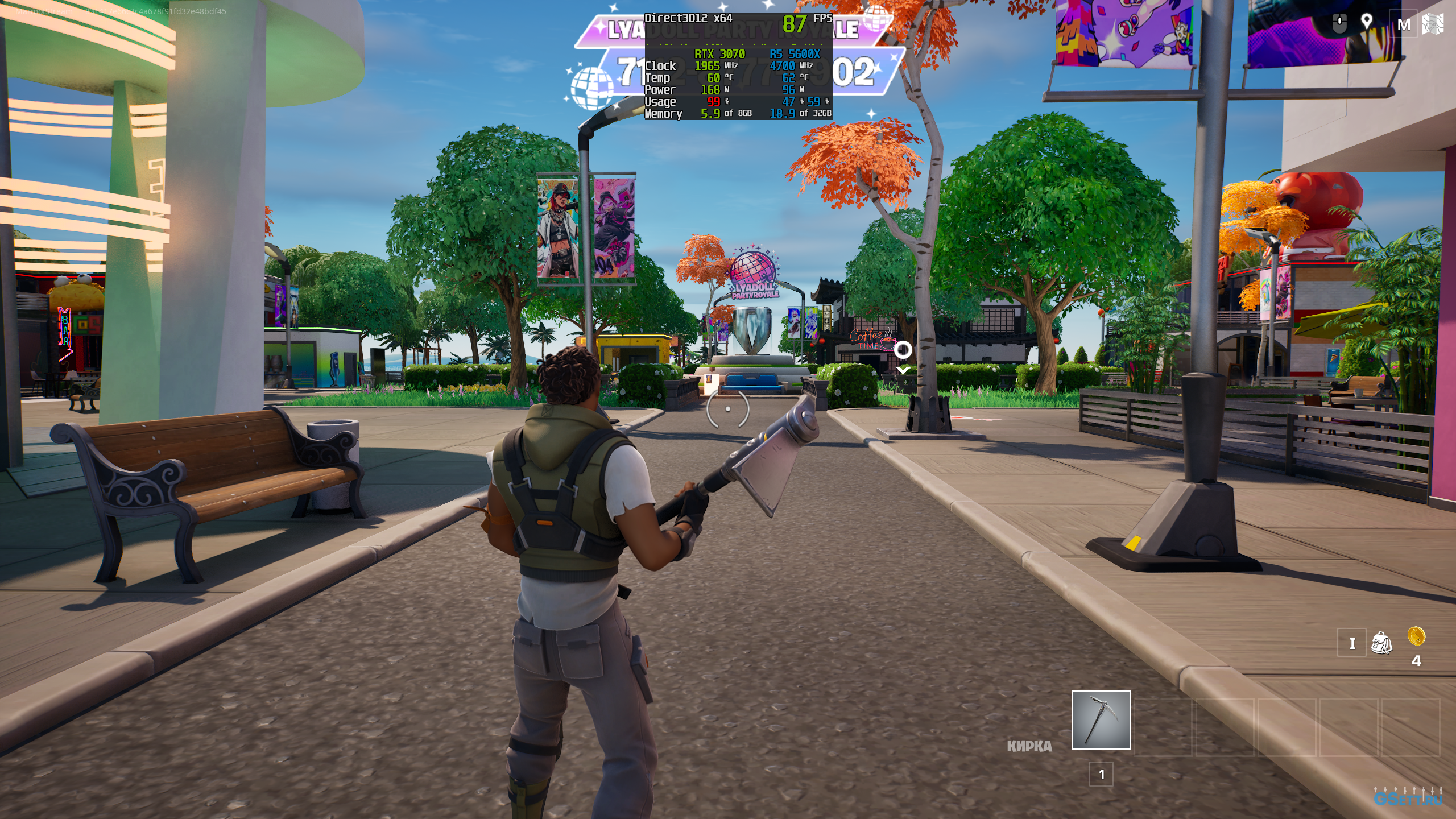Click the gold coin currency icon
Image resolution: width=1456 pixels, height=819 pixels.
tap(1416, 635)
